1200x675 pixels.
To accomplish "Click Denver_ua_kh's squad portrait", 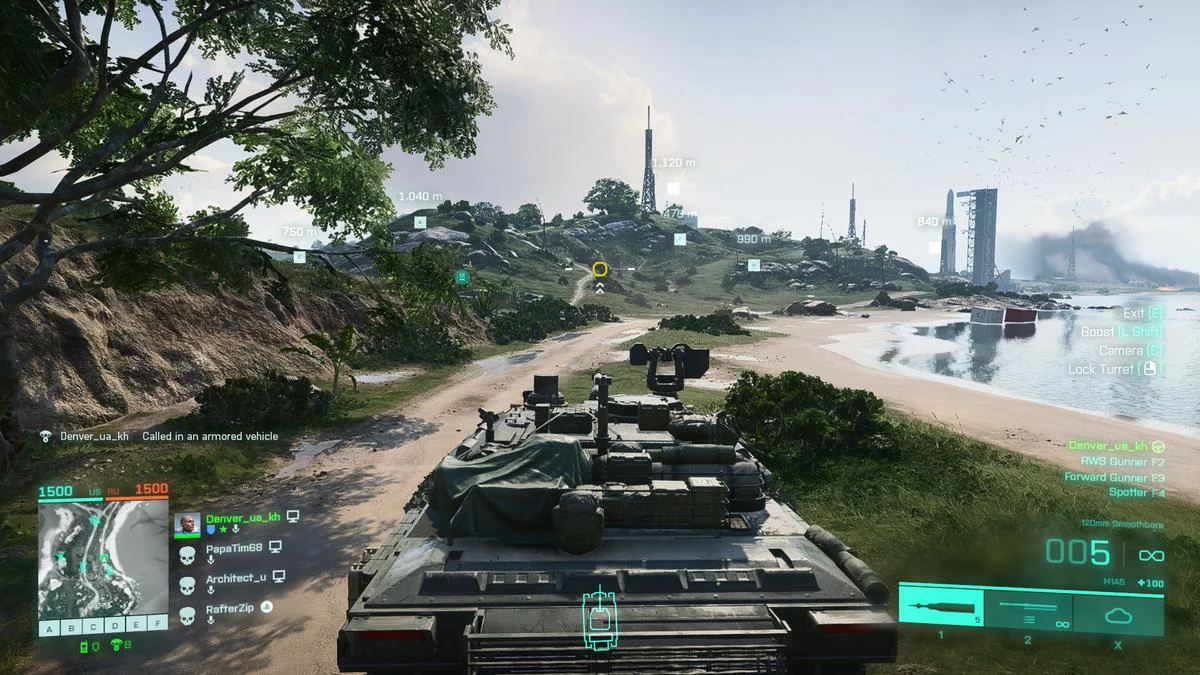I will pos(187,524).
